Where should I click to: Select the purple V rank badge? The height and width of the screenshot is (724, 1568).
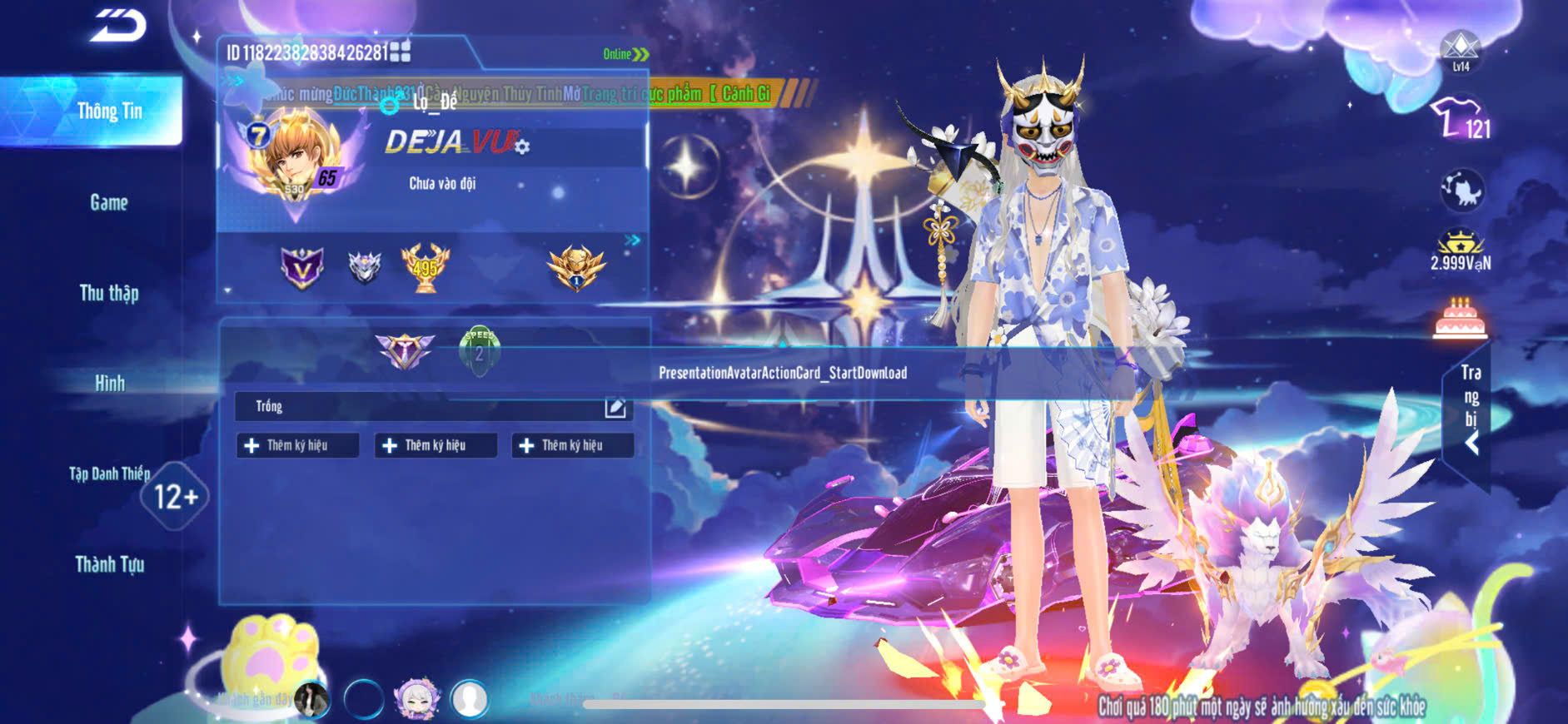(x=301, y=268)
